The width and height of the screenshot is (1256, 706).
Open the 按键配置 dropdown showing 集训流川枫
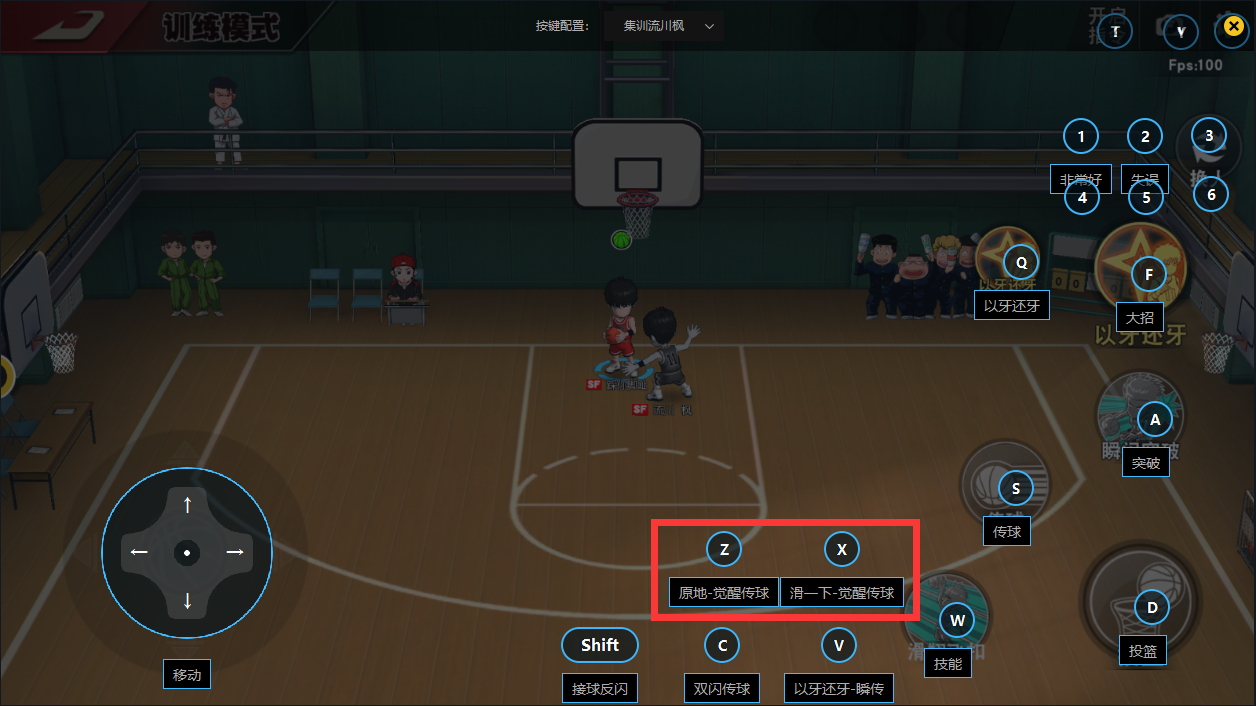click(664, 26)
